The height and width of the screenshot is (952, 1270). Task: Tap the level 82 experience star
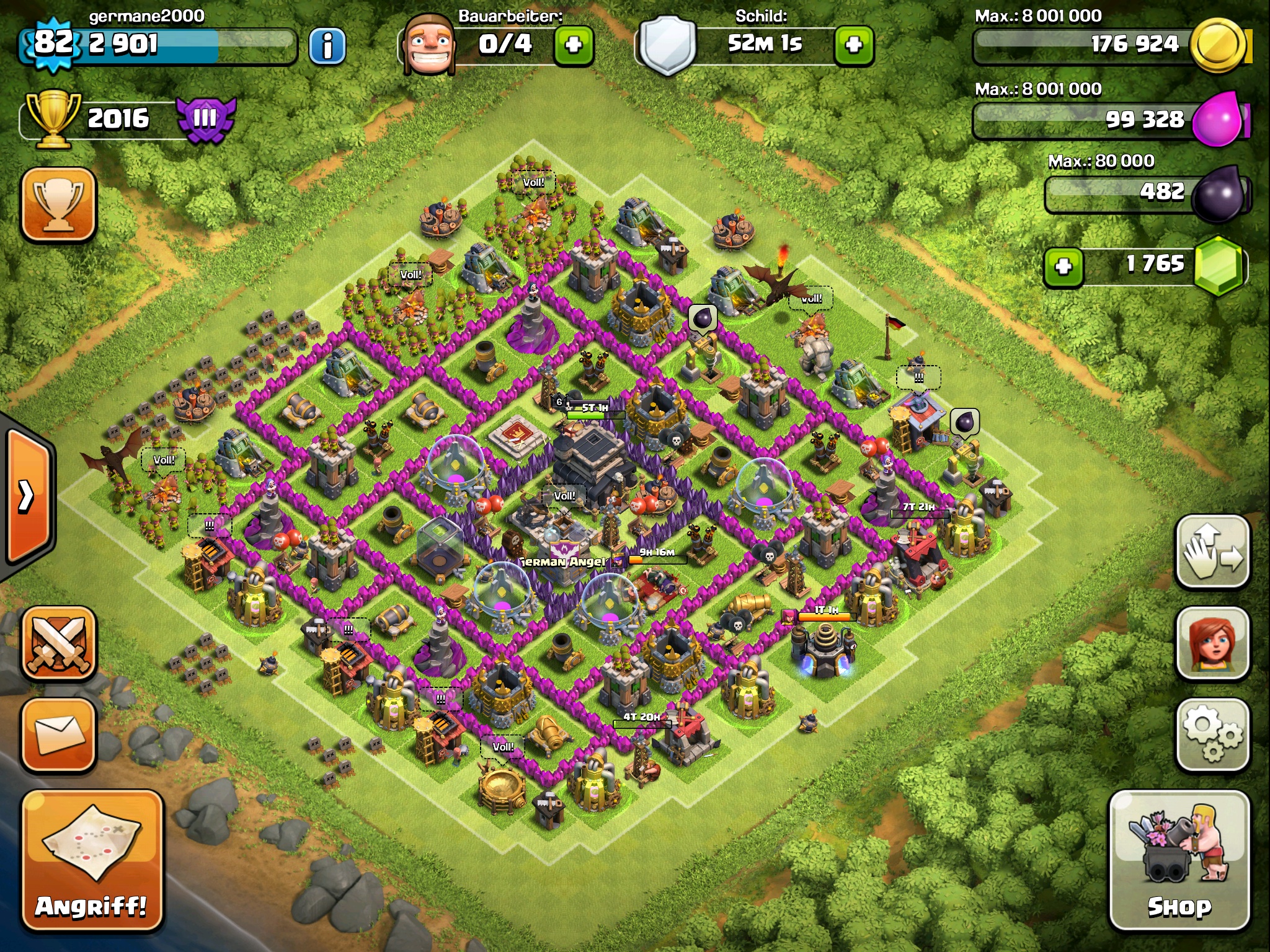53,44
